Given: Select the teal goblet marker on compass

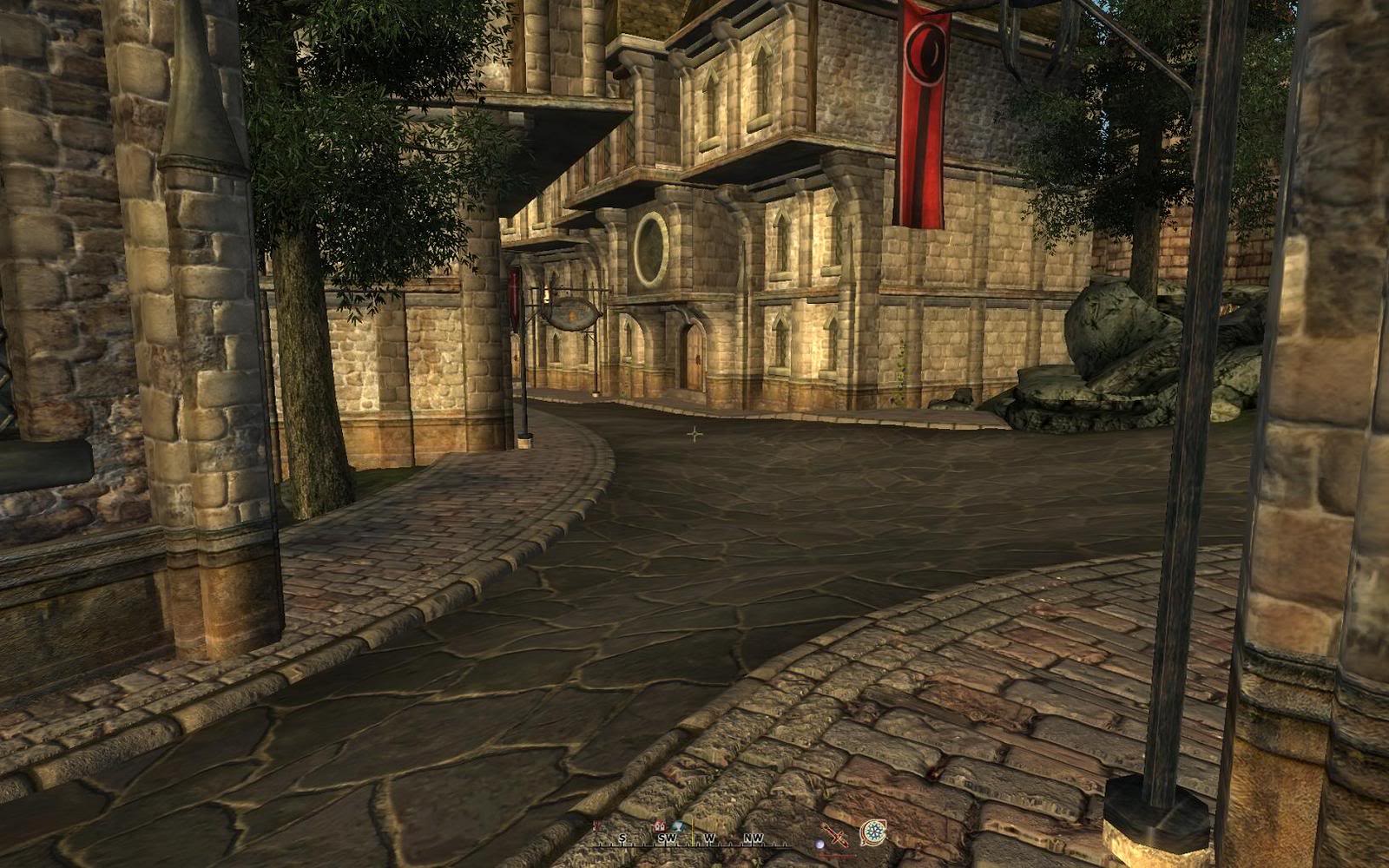Looking at the screenshot, I should (x=677, y=825).
